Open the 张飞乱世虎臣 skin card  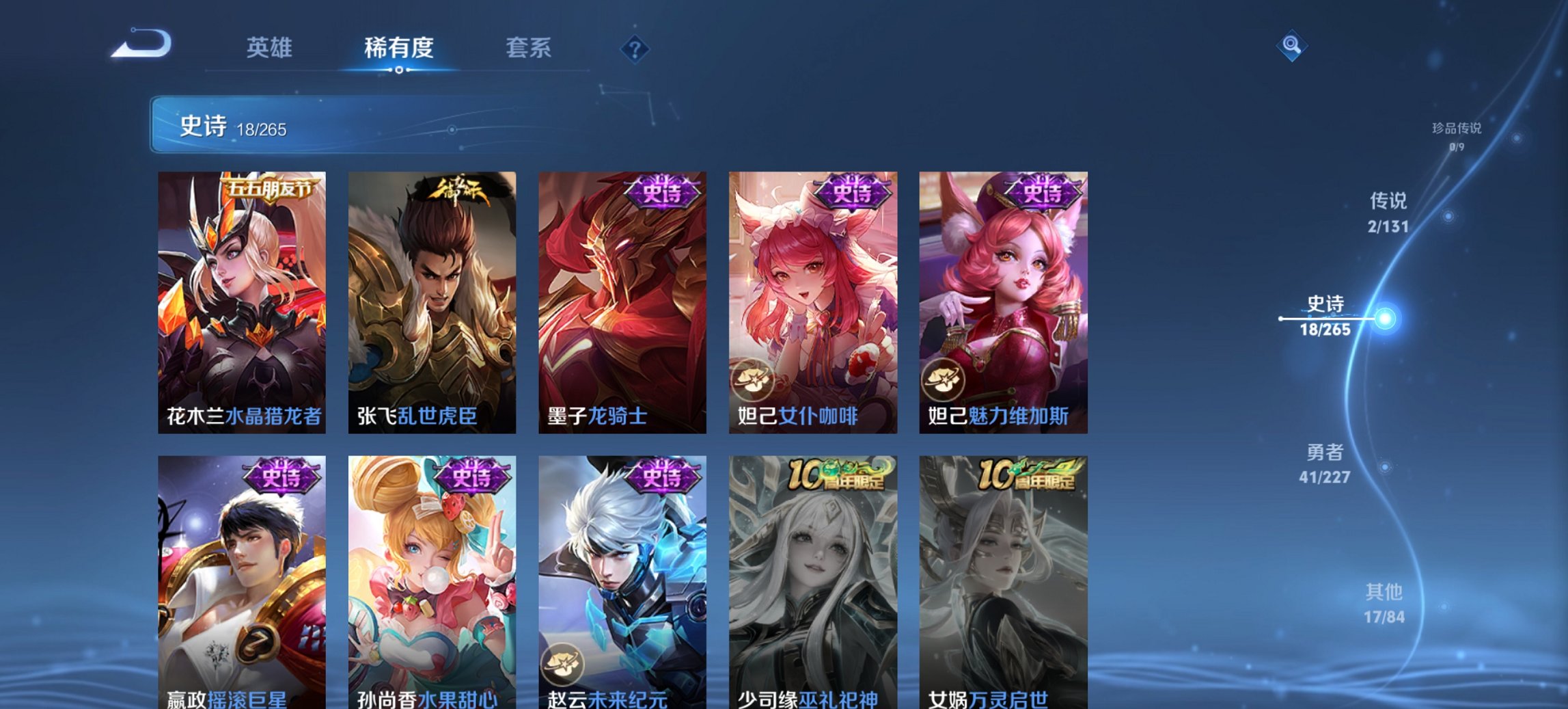click(x=432, y=301)
